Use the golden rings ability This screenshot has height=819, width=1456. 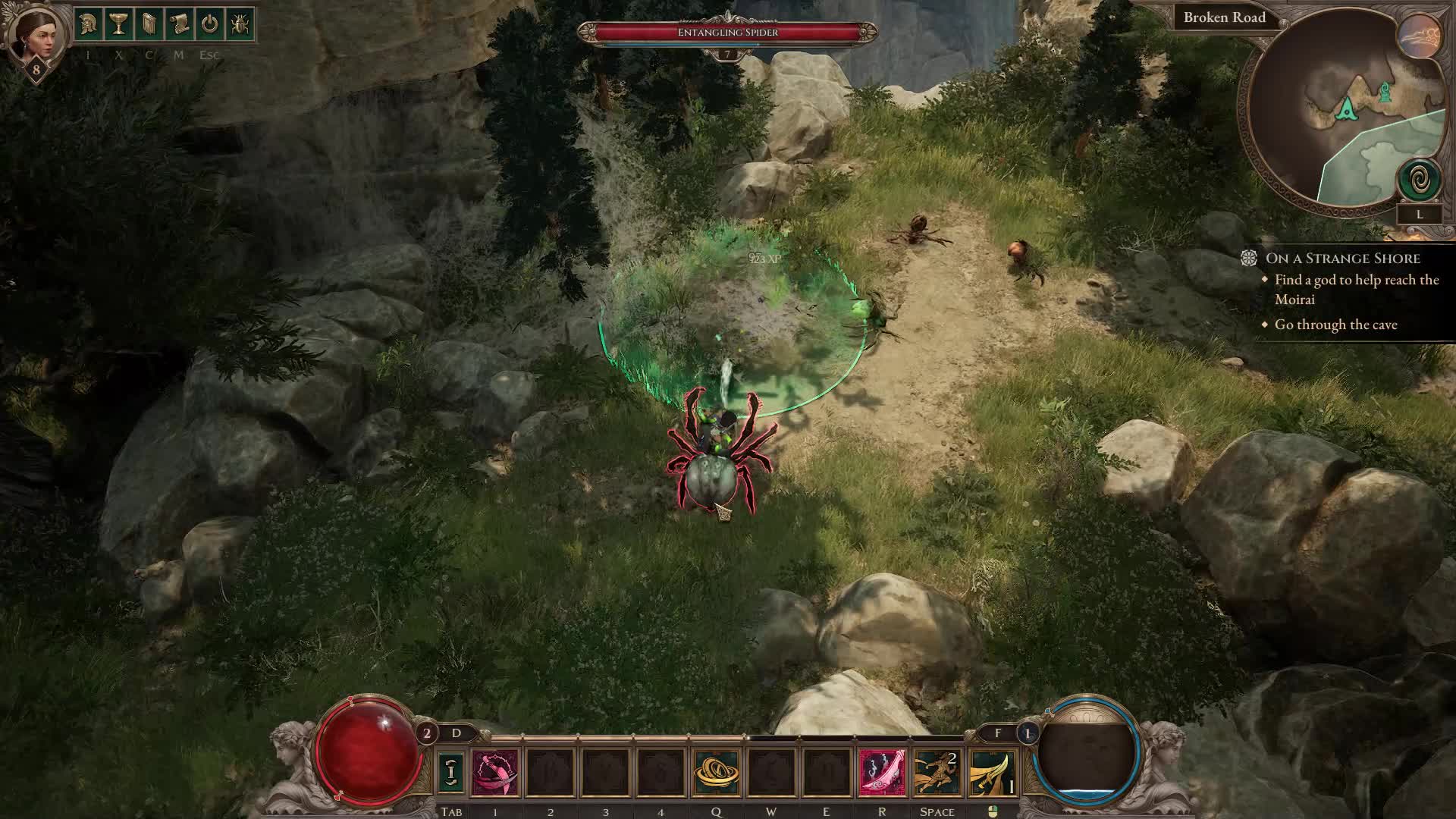(x=716, y=773)
